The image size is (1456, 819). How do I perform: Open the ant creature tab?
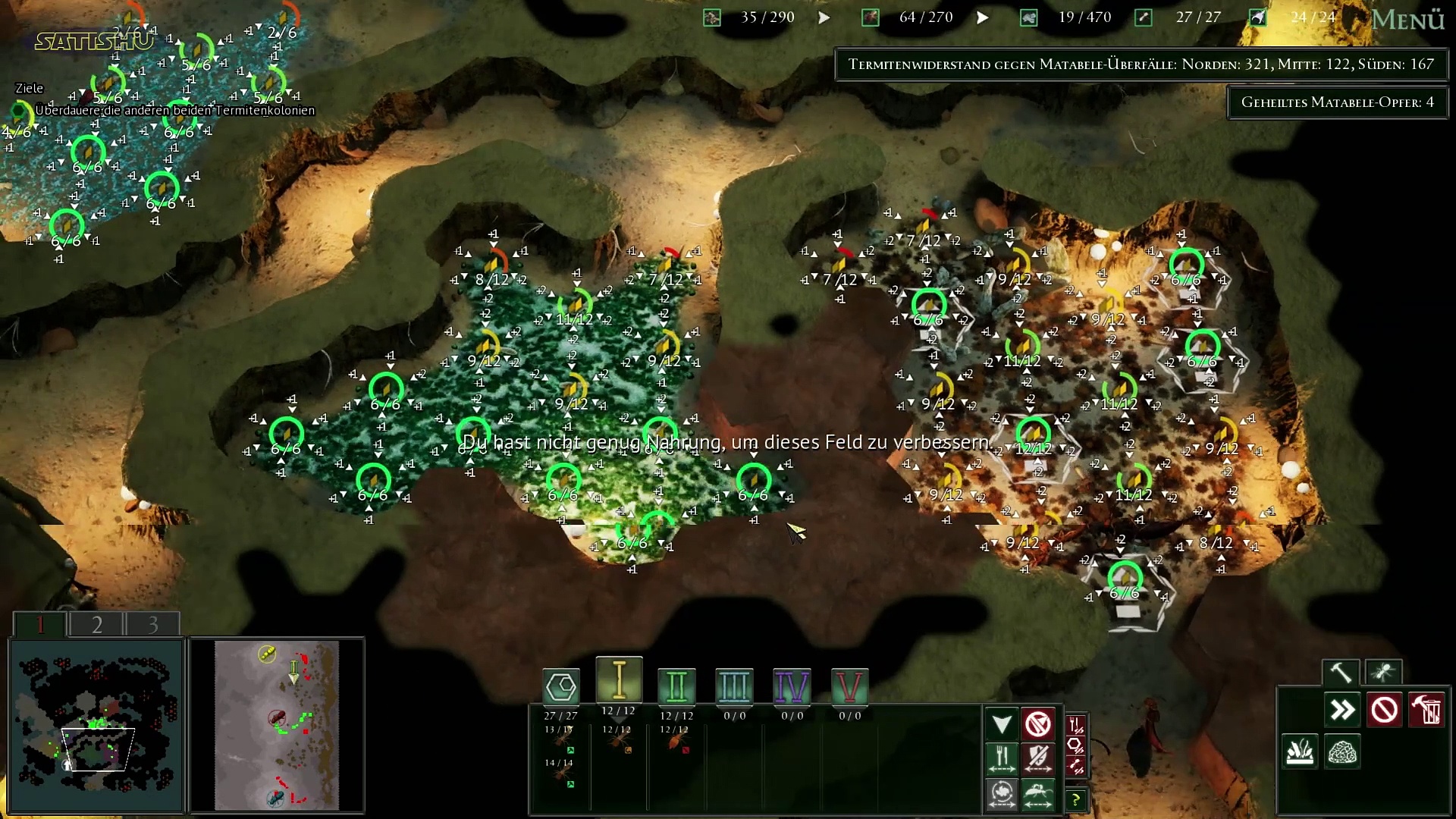pyautogui.click(x=1382, y=672)
